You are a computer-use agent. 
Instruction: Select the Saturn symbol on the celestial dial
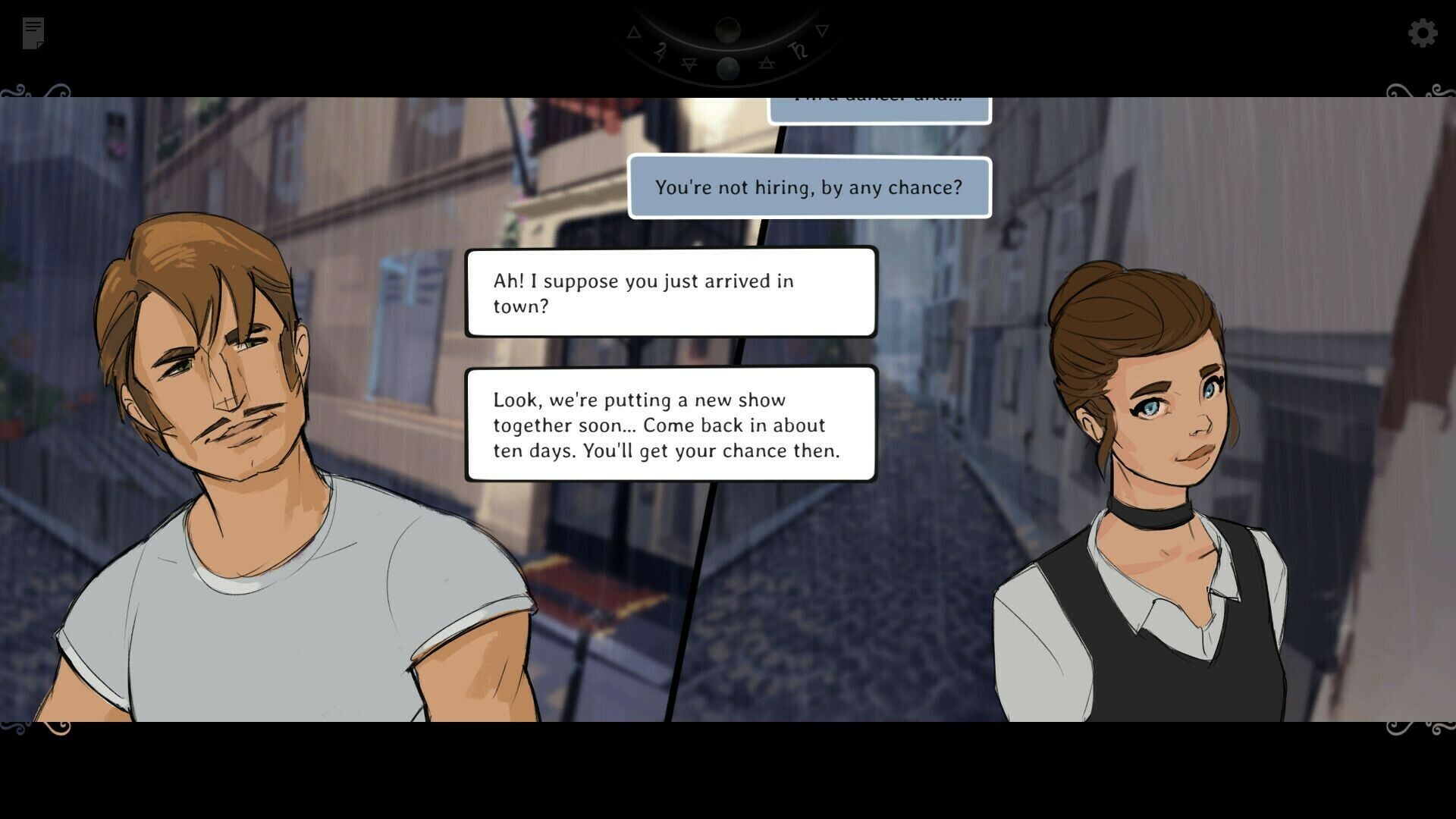coord(799,51)
